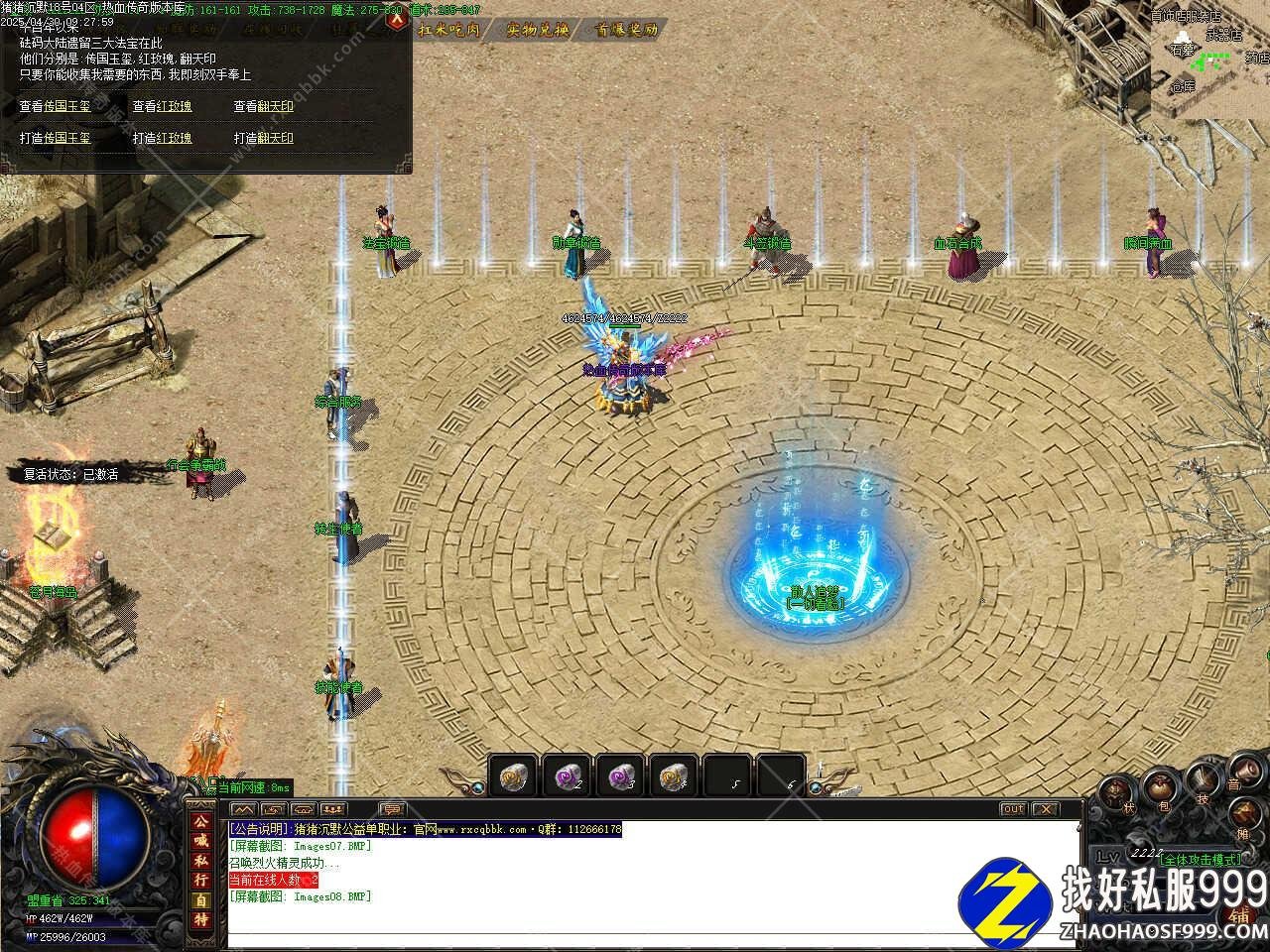
Task: Open the town minimap
Action: 1210,58
